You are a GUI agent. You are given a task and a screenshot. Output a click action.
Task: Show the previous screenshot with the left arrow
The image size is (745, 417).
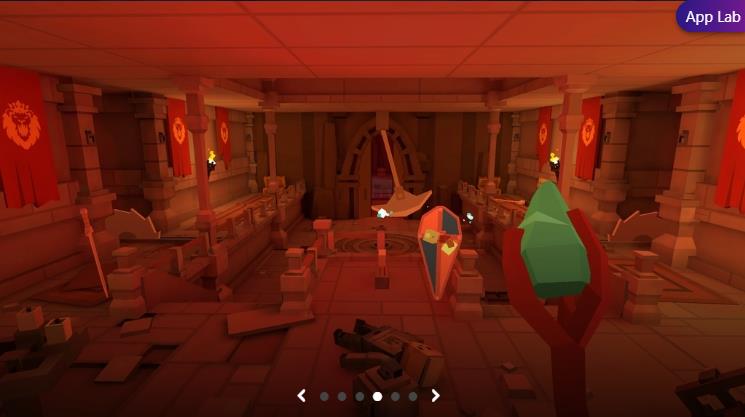click(x=302, y=396)
